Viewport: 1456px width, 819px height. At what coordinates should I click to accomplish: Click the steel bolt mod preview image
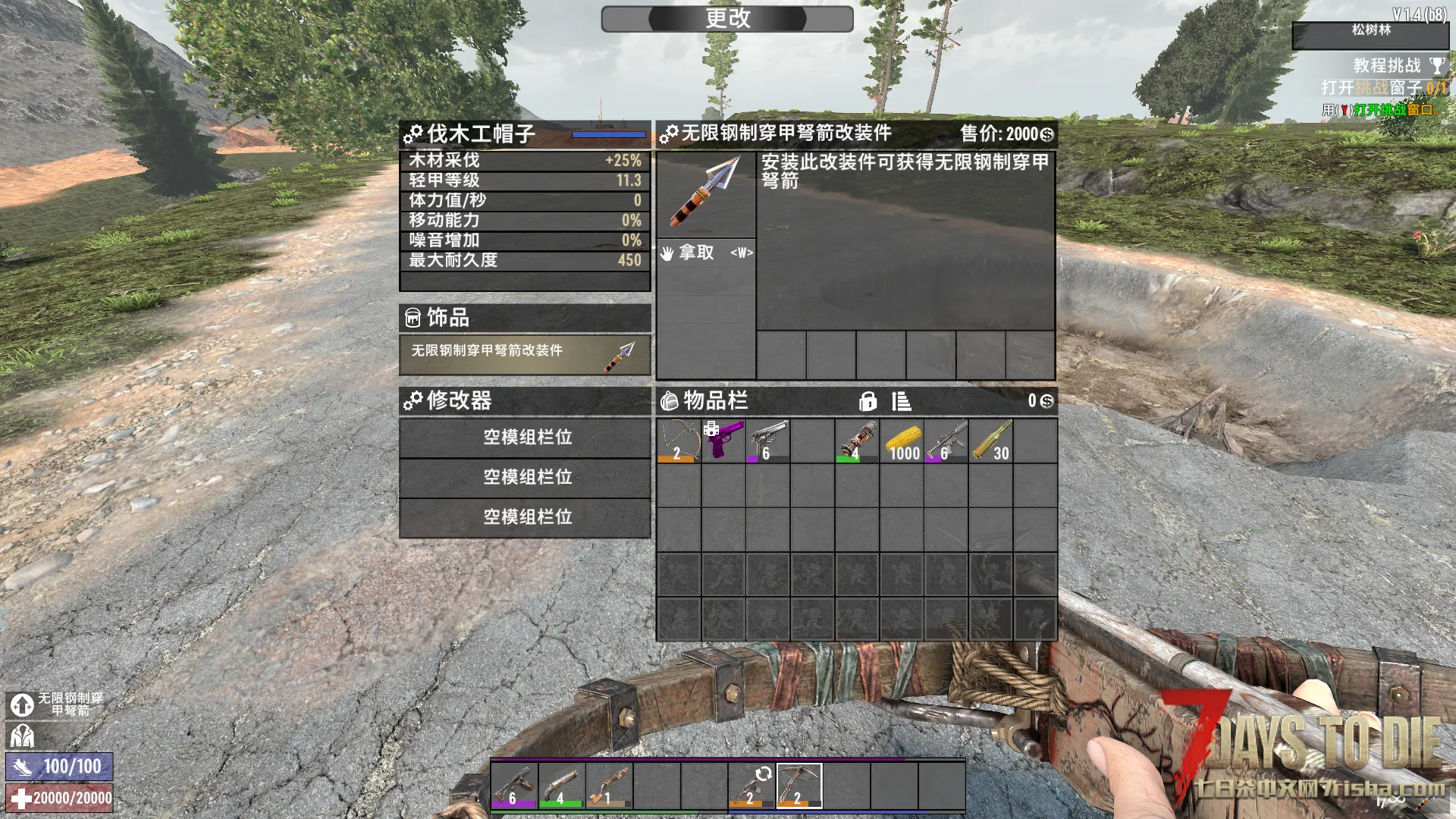point(705,194)
